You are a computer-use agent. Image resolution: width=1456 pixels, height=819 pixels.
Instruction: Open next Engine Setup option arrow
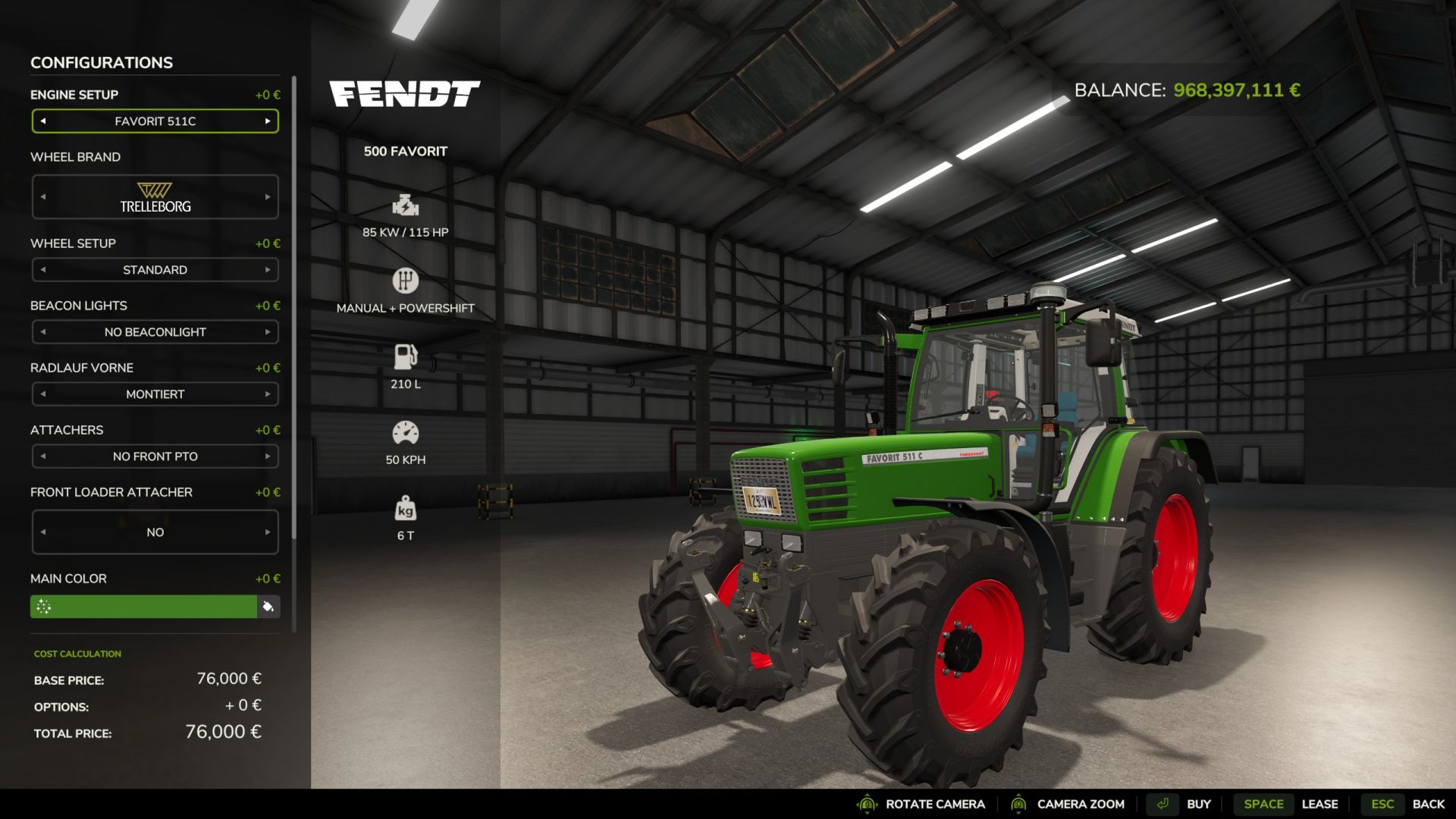coord(267,121)
